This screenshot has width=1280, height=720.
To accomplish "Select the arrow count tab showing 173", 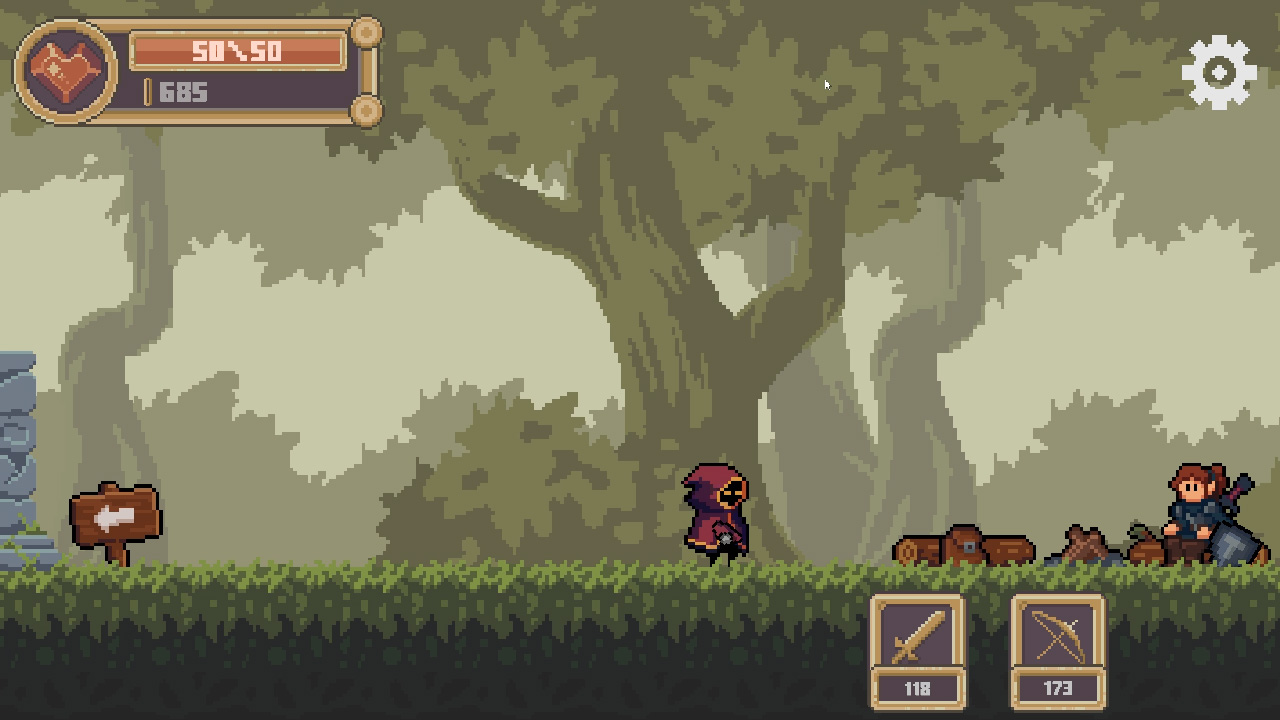I will tap(1058, 688).
